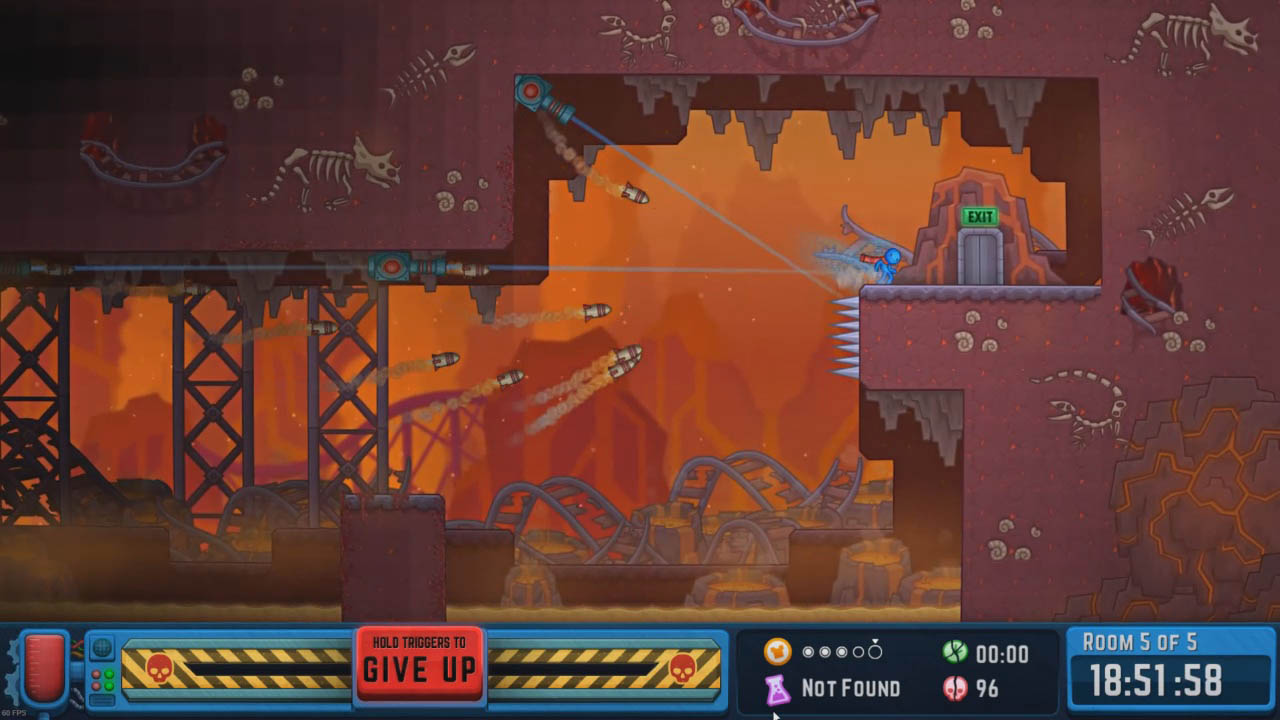The width and height of the screenshot is (1280, 720).
Task: Toggle the top green indicator light
Action: [109, 674]
